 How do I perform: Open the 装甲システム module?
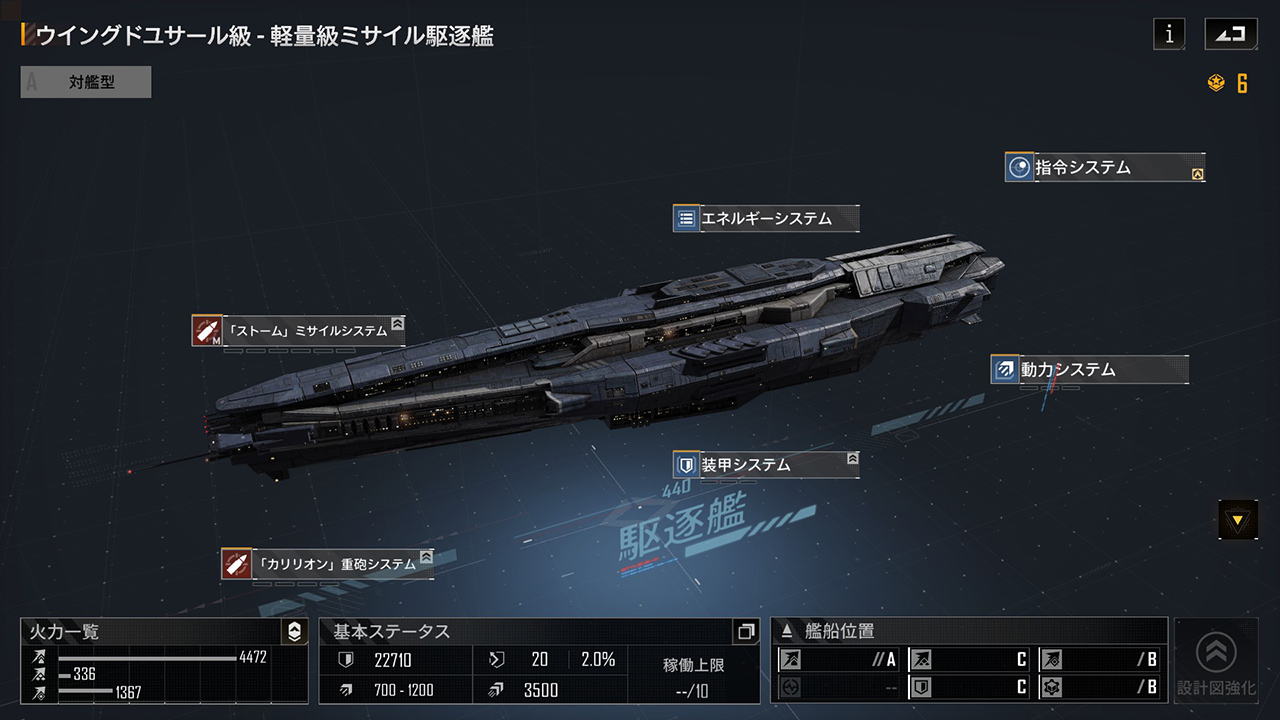tap(766, 465)
